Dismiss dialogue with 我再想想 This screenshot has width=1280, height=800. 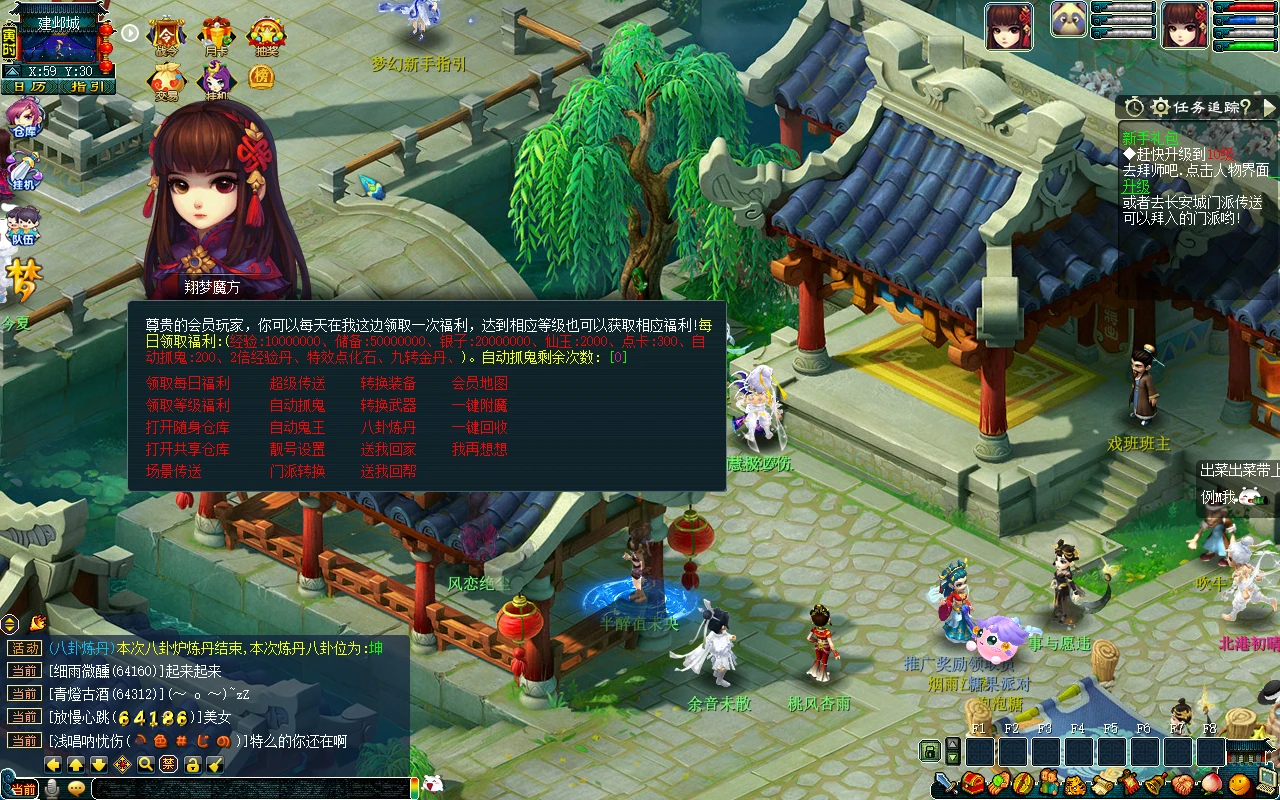479,449
